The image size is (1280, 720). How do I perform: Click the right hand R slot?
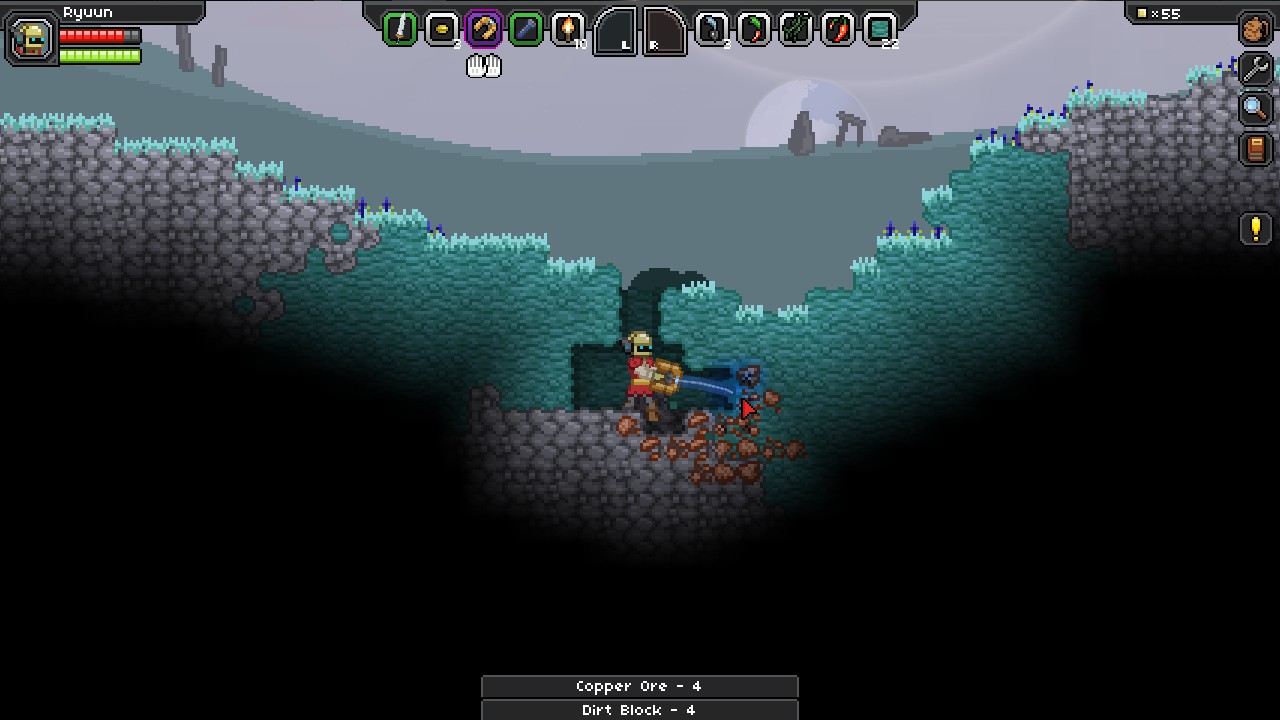(x=664, y=32)
